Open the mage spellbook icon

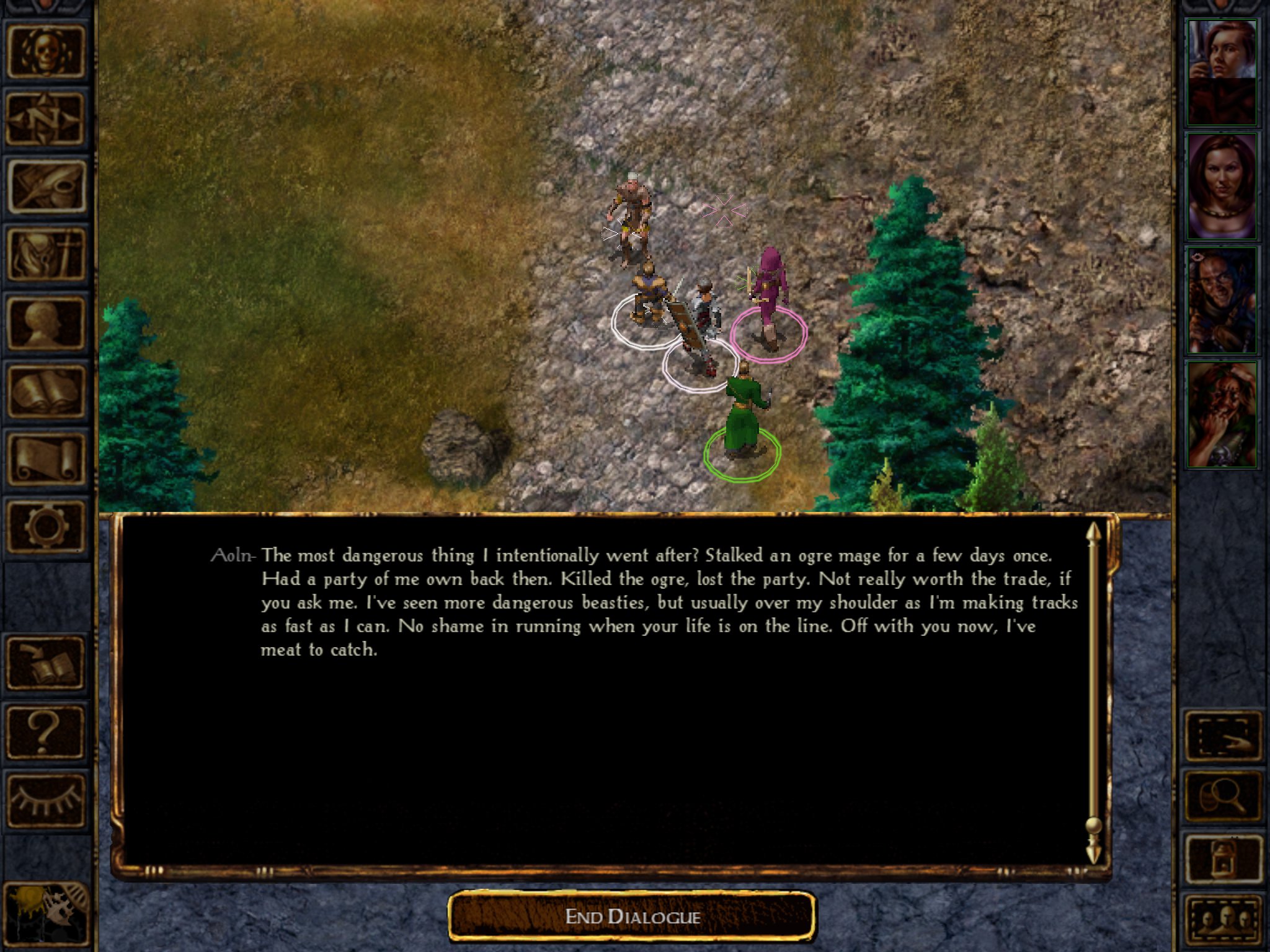point(47,390)
